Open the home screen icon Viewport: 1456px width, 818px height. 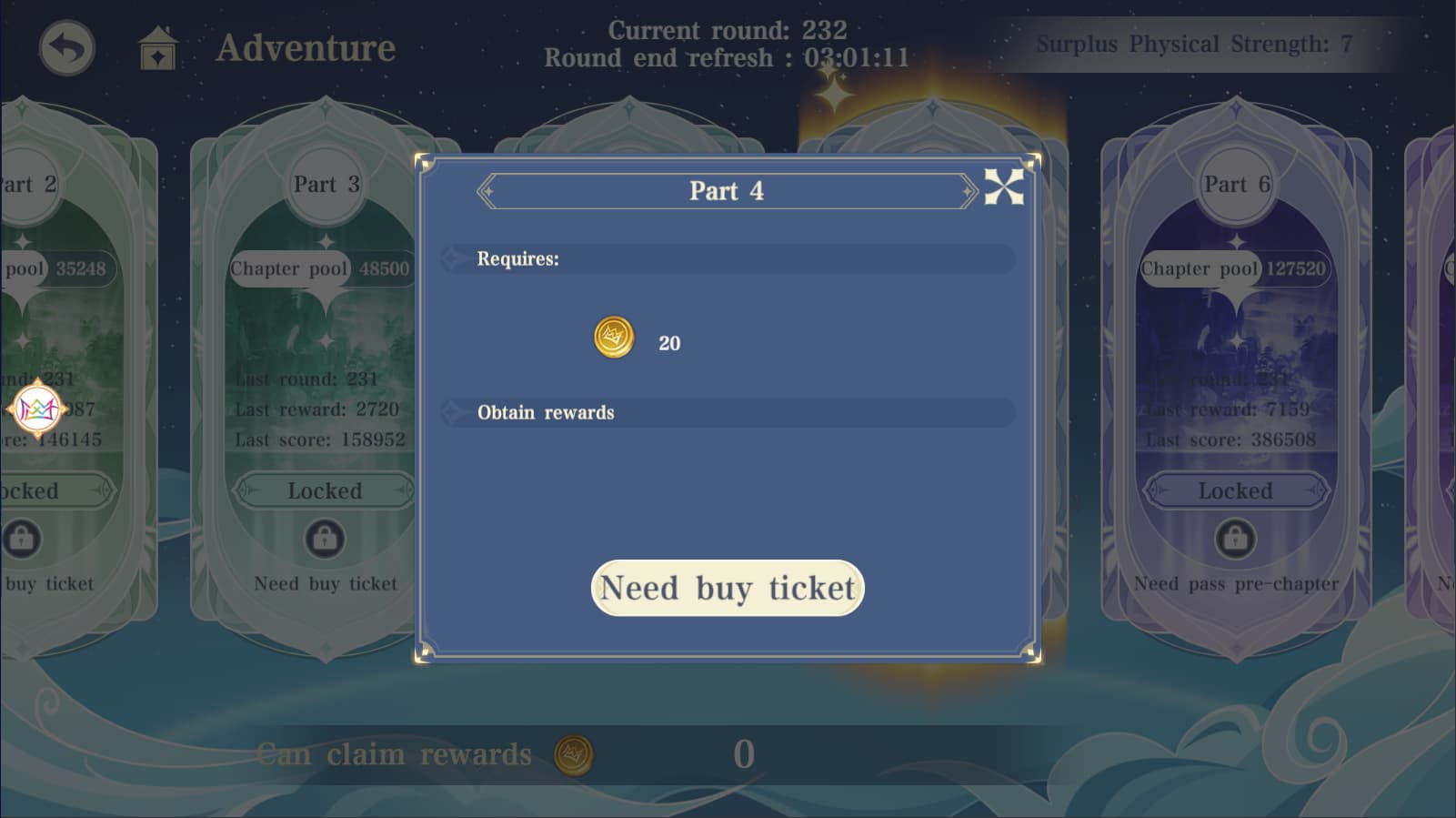click(157, 48)
